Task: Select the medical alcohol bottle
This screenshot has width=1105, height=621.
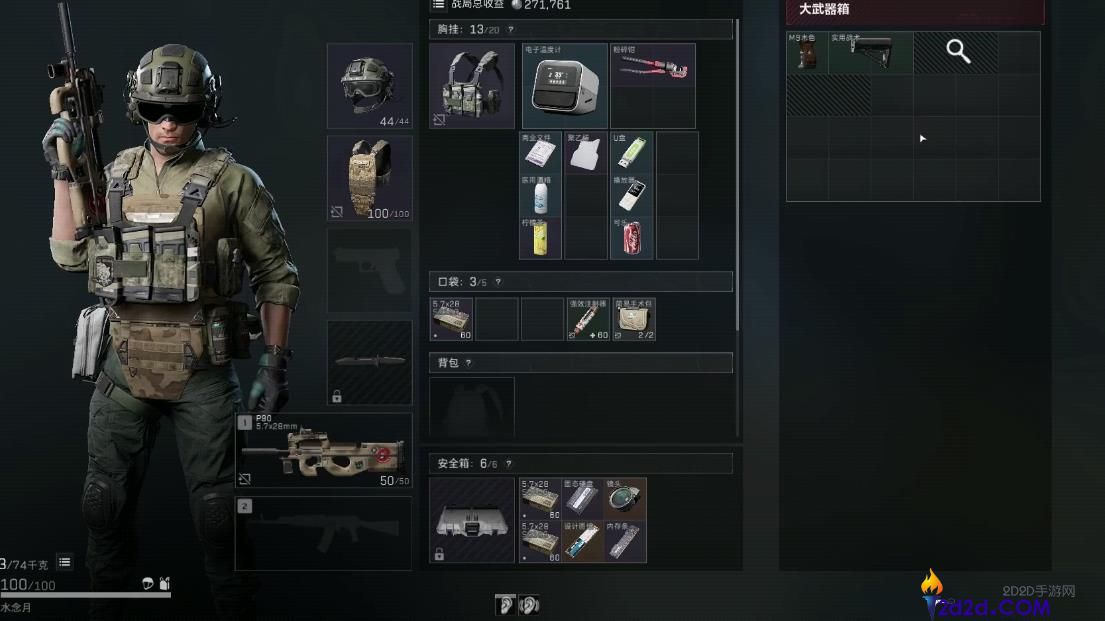Action: (541, 195)
